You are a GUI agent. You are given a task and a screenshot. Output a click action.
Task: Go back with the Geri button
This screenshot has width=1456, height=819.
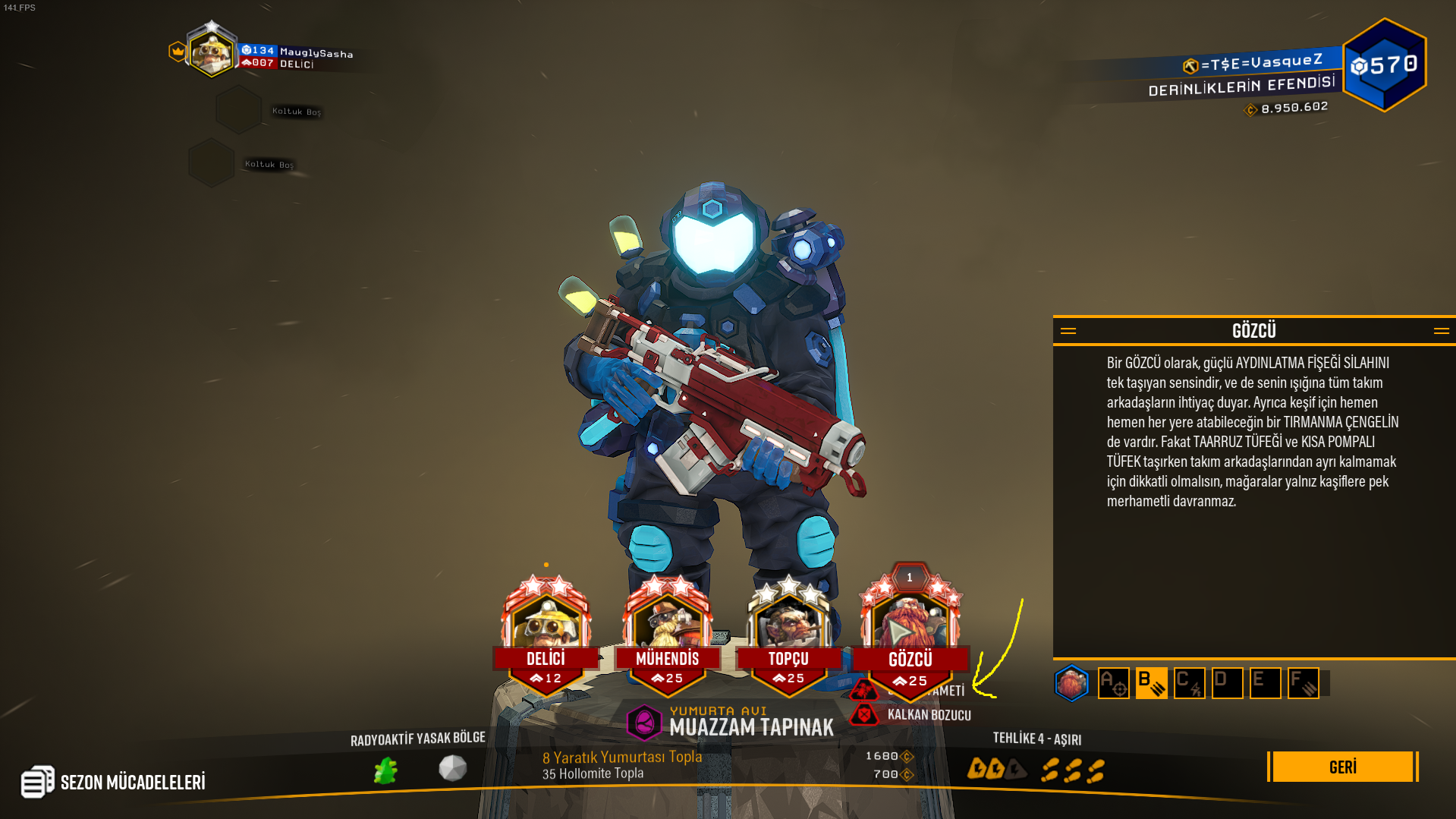1342,767
